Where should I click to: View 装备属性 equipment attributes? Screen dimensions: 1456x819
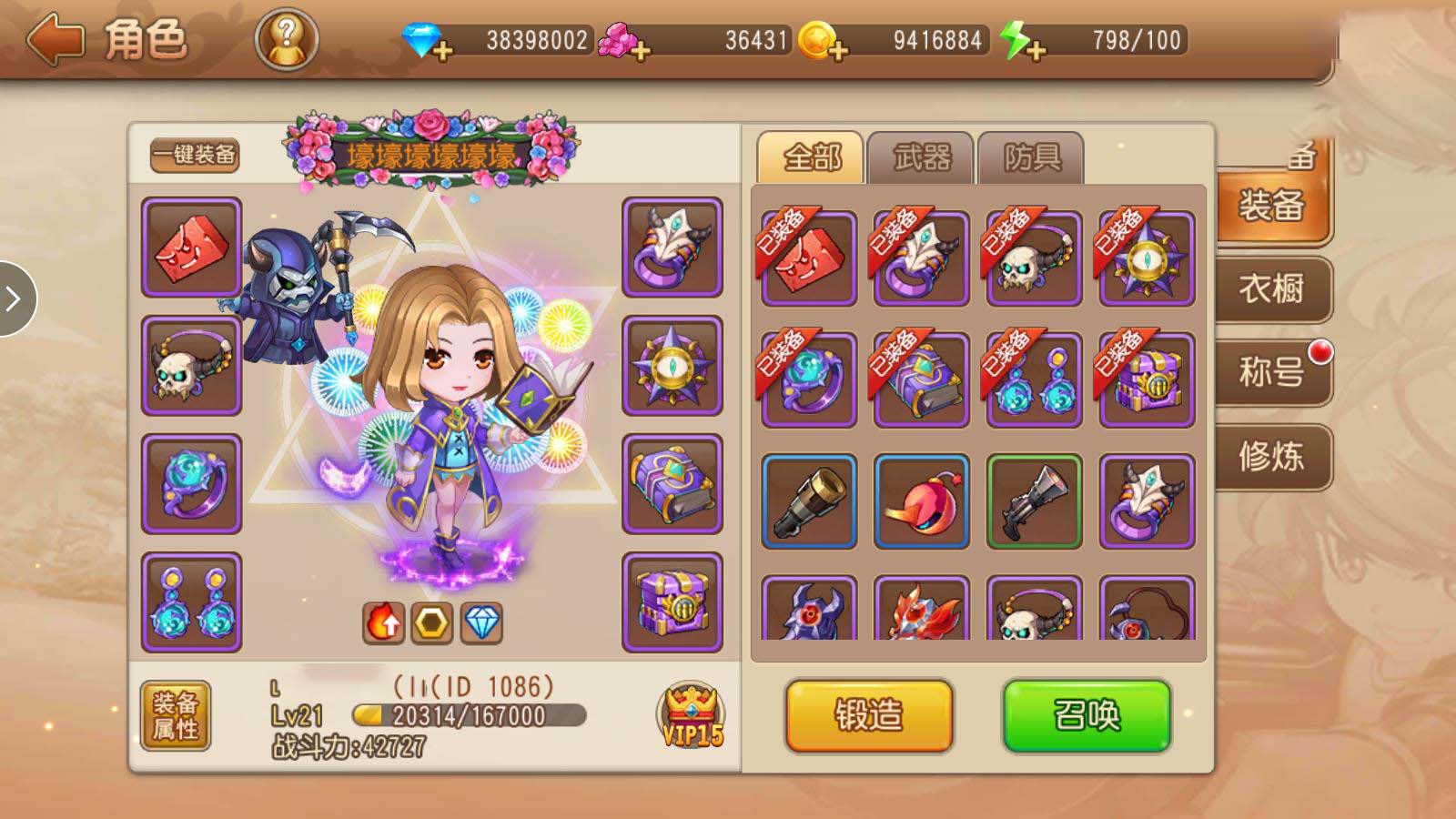176,715
